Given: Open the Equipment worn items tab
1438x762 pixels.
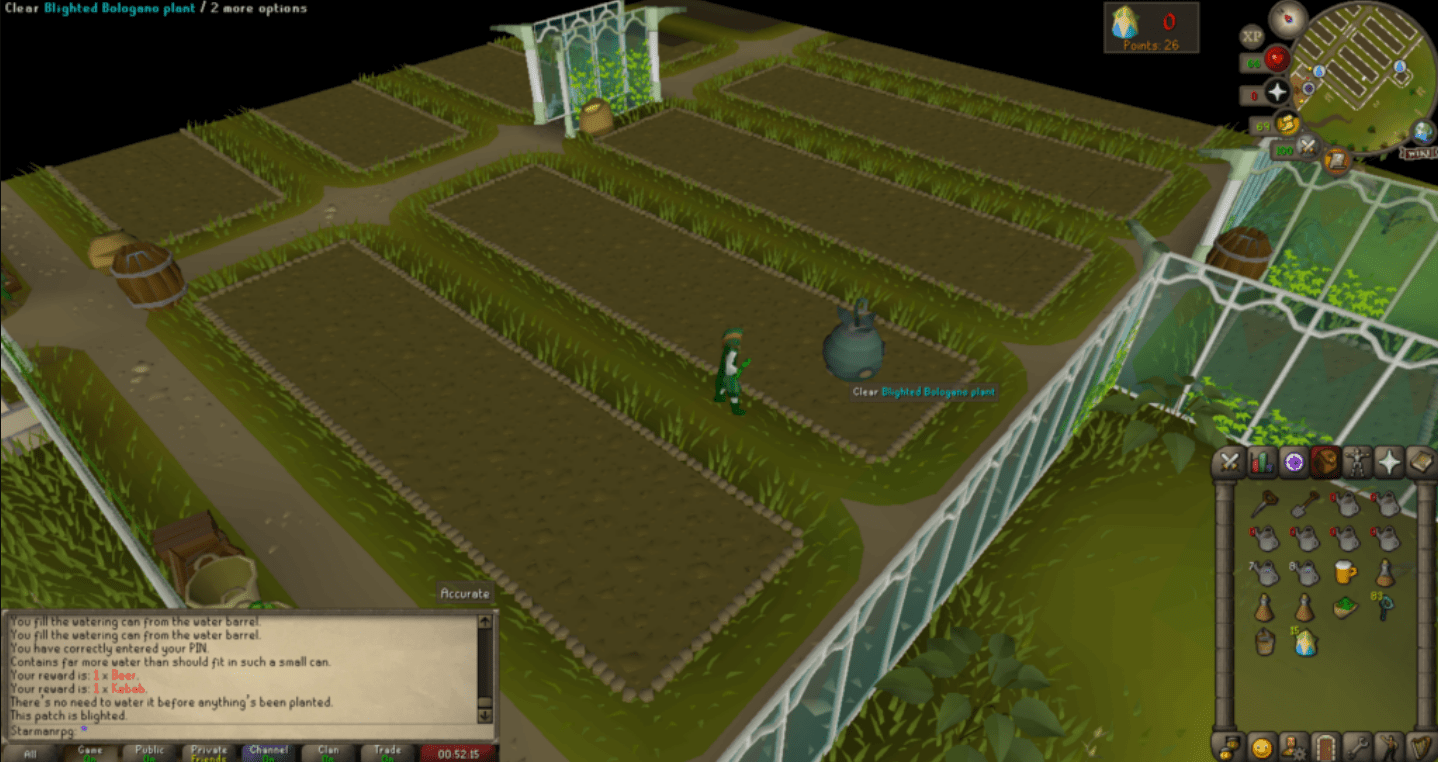Looking at the screenshot, I should [1358, 462].
